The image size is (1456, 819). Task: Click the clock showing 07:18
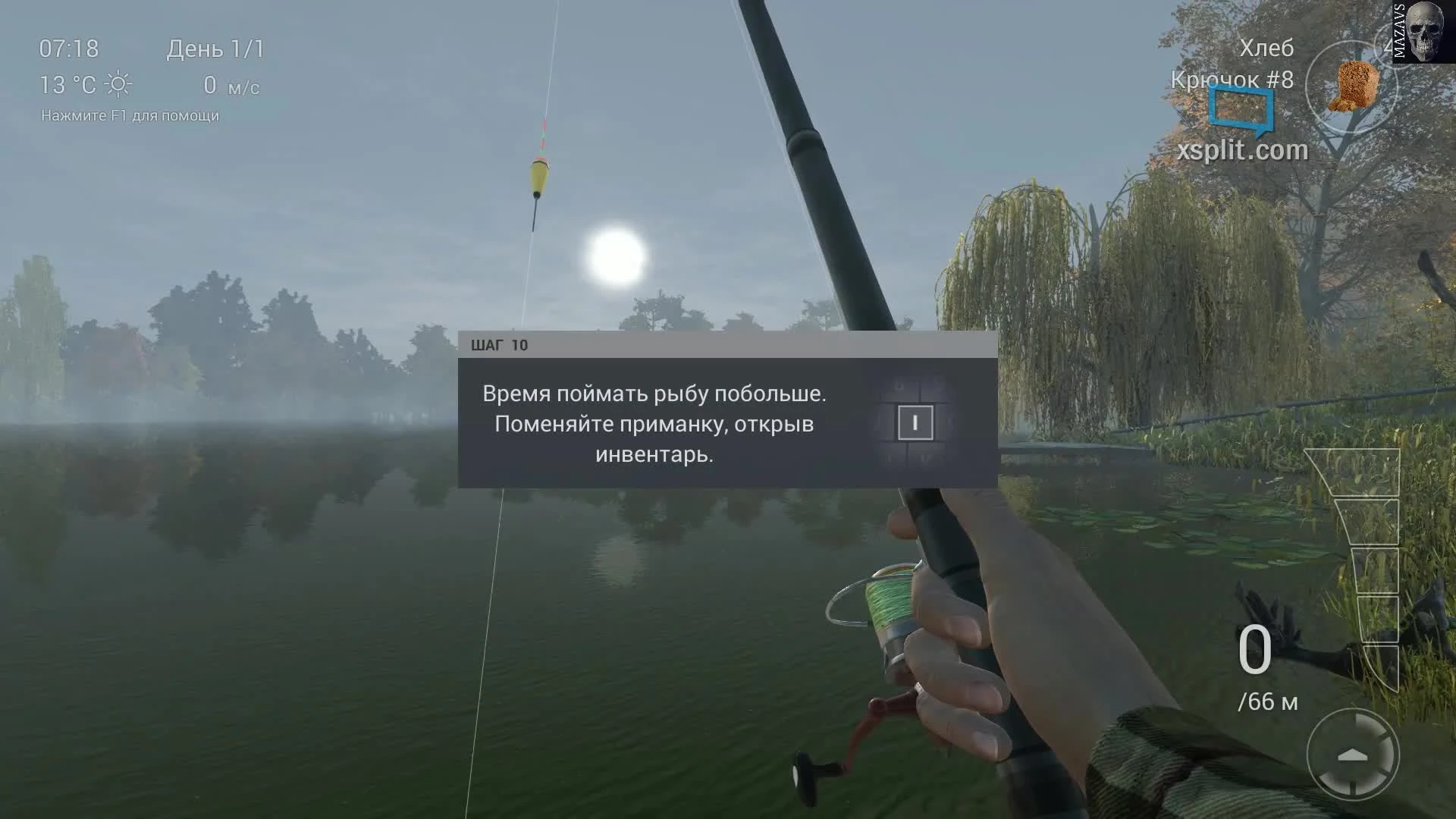pyautogui.click(x=67, y=48)
